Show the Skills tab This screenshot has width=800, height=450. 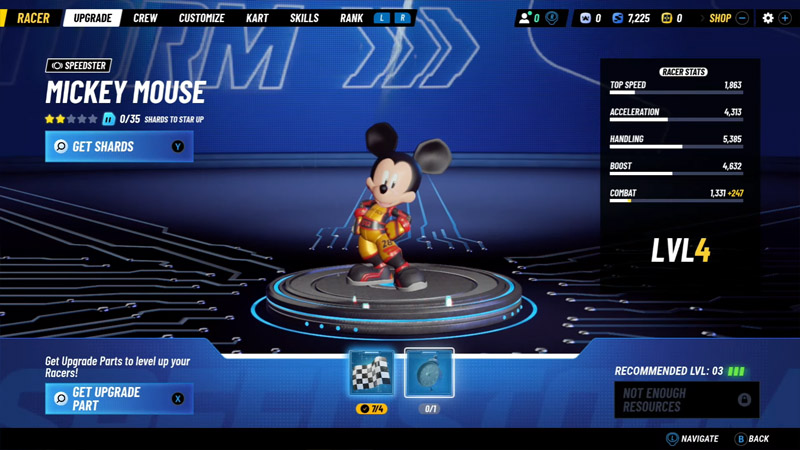click(304, 18)
